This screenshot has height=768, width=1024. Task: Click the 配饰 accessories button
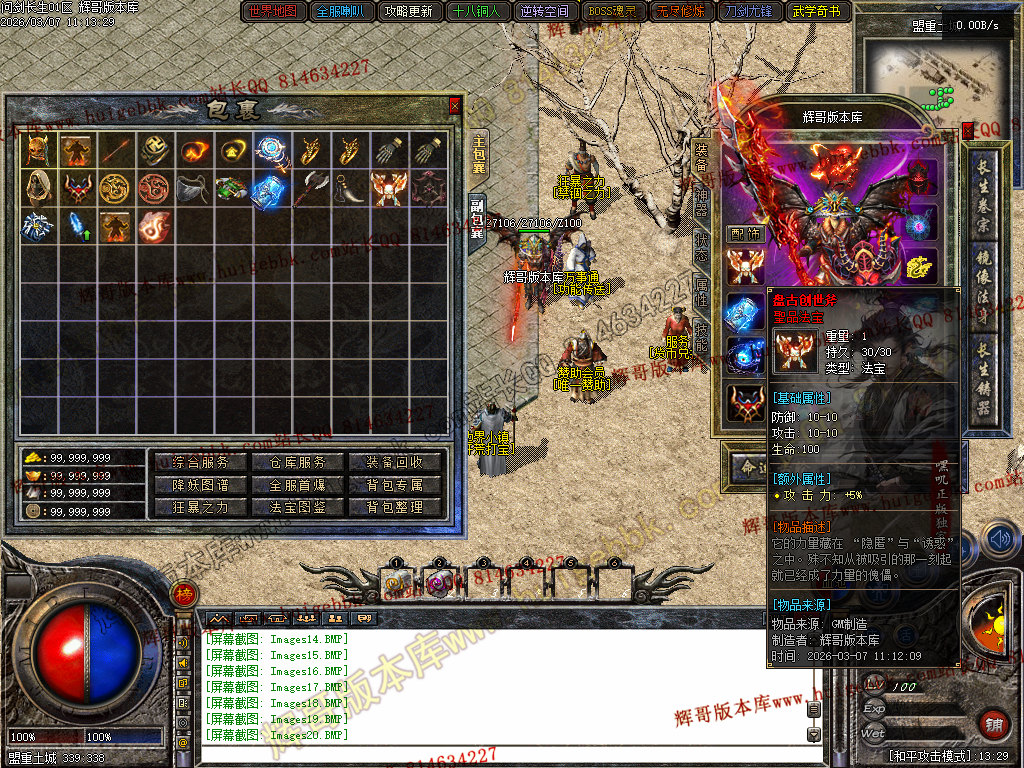745,233
